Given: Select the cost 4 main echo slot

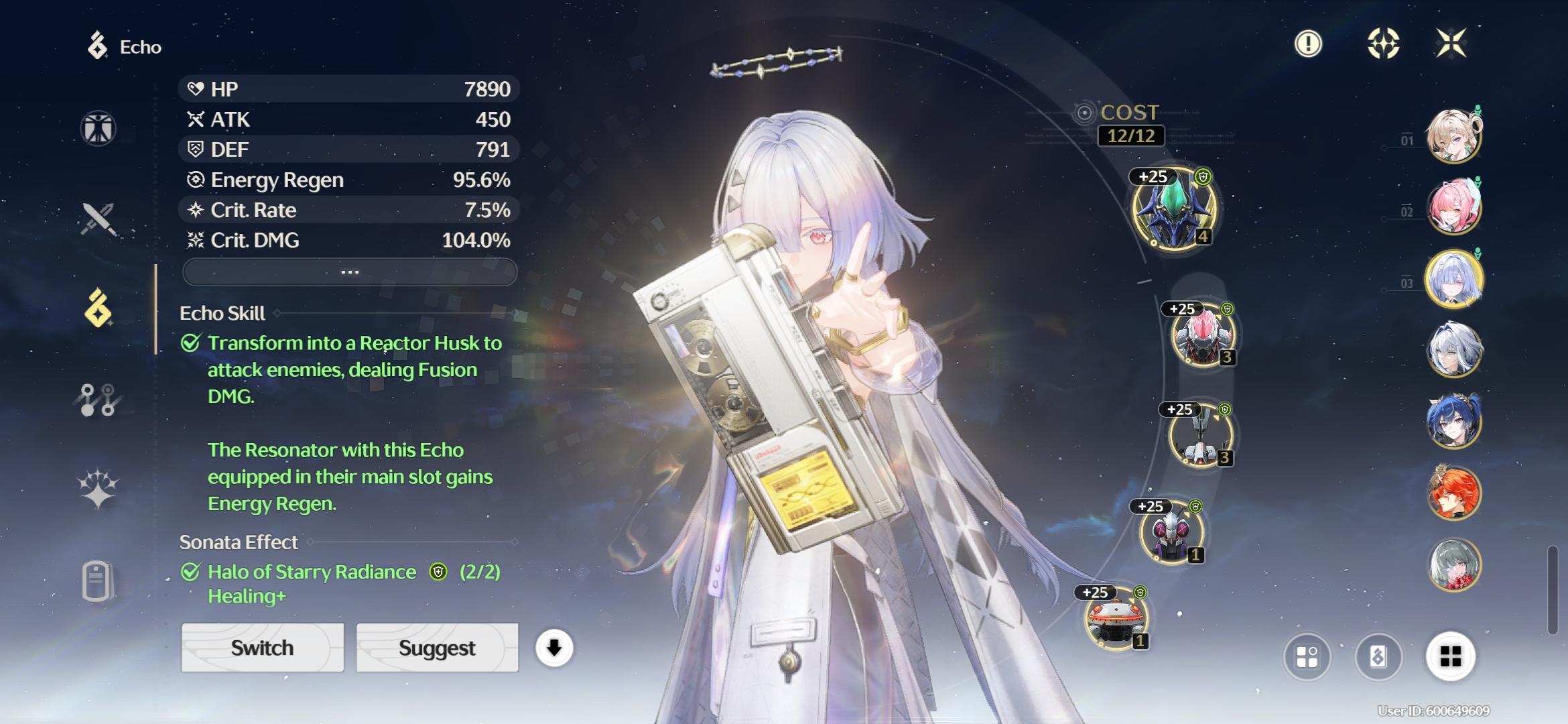Looking at the screenshot, I should [1174, 209].
